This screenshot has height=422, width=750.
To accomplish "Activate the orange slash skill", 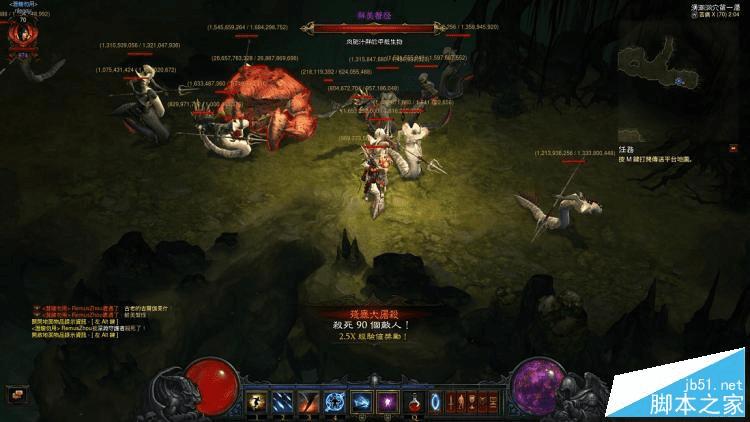I will (308, 401).
